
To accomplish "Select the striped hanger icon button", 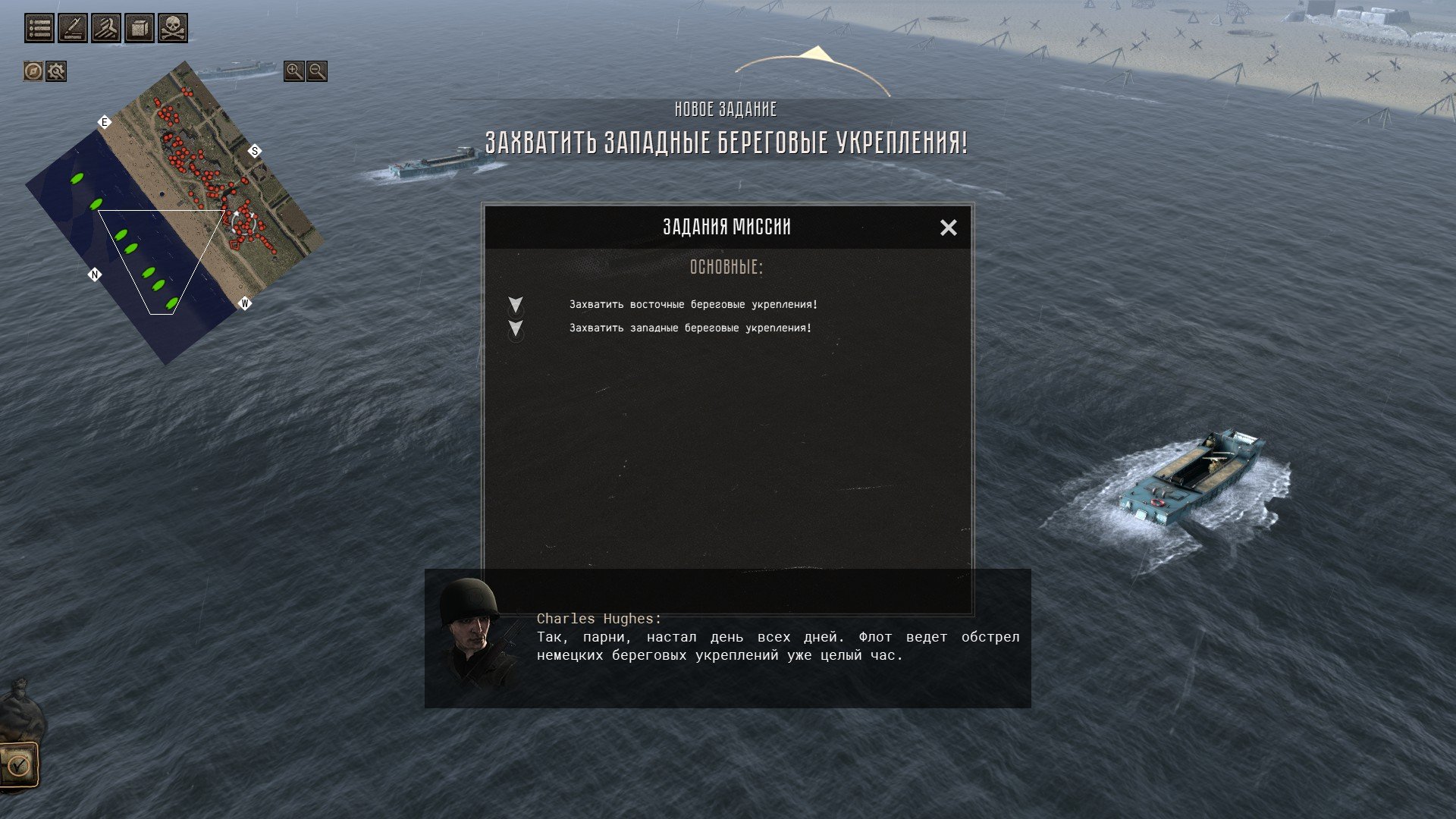I will point(106,28).
